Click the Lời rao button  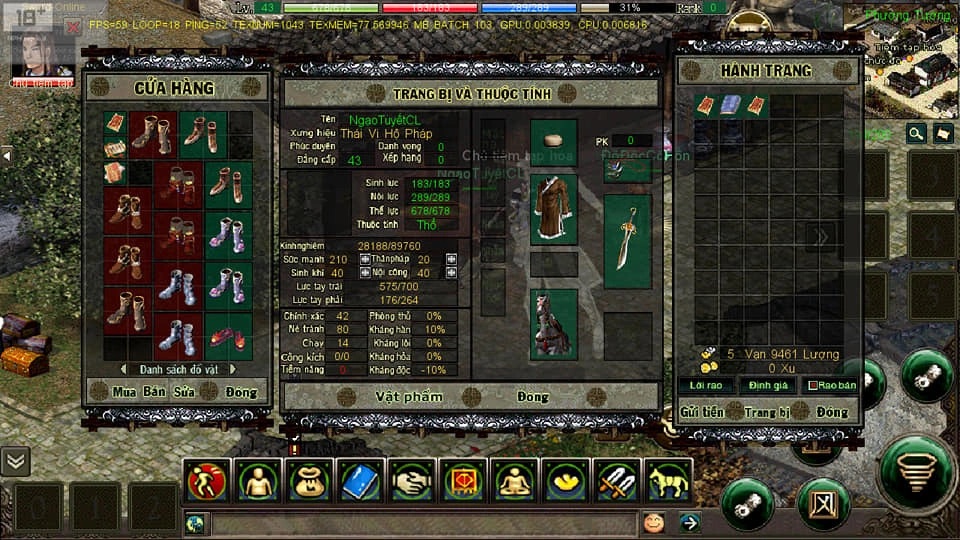[x=707, y=385]
